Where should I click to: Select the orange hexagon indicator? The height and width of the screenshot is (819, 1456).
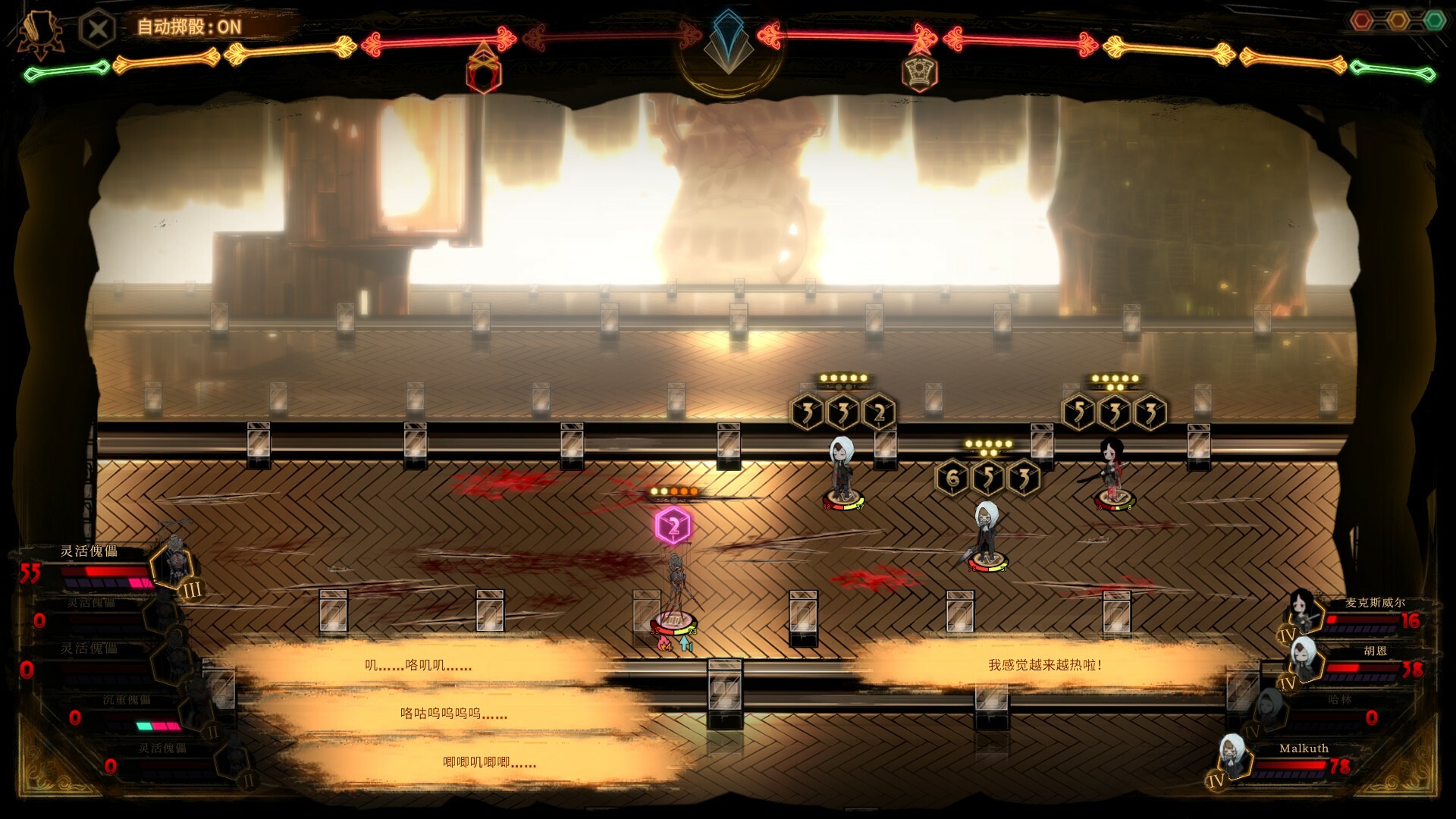point(1398,20)
